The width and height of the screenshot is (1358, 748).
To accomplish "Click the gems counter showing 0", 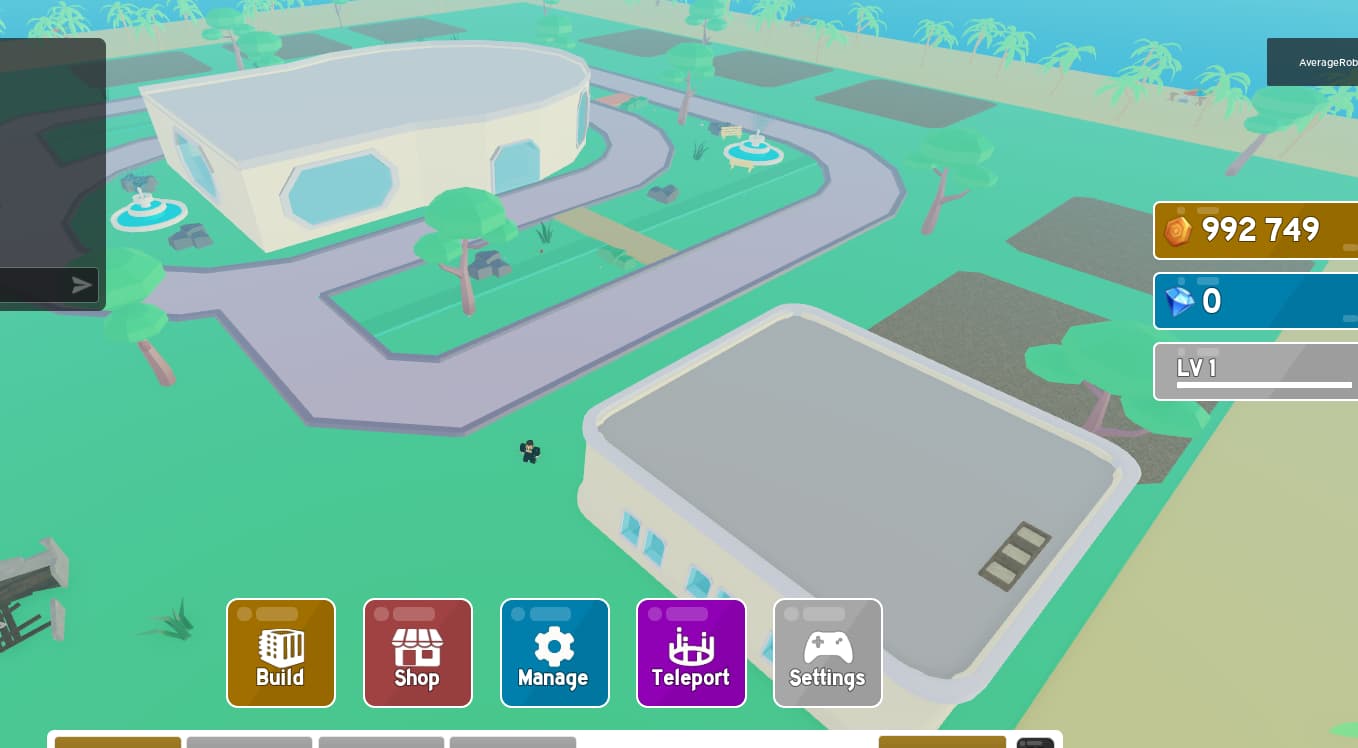I will tap(1256, 301).
